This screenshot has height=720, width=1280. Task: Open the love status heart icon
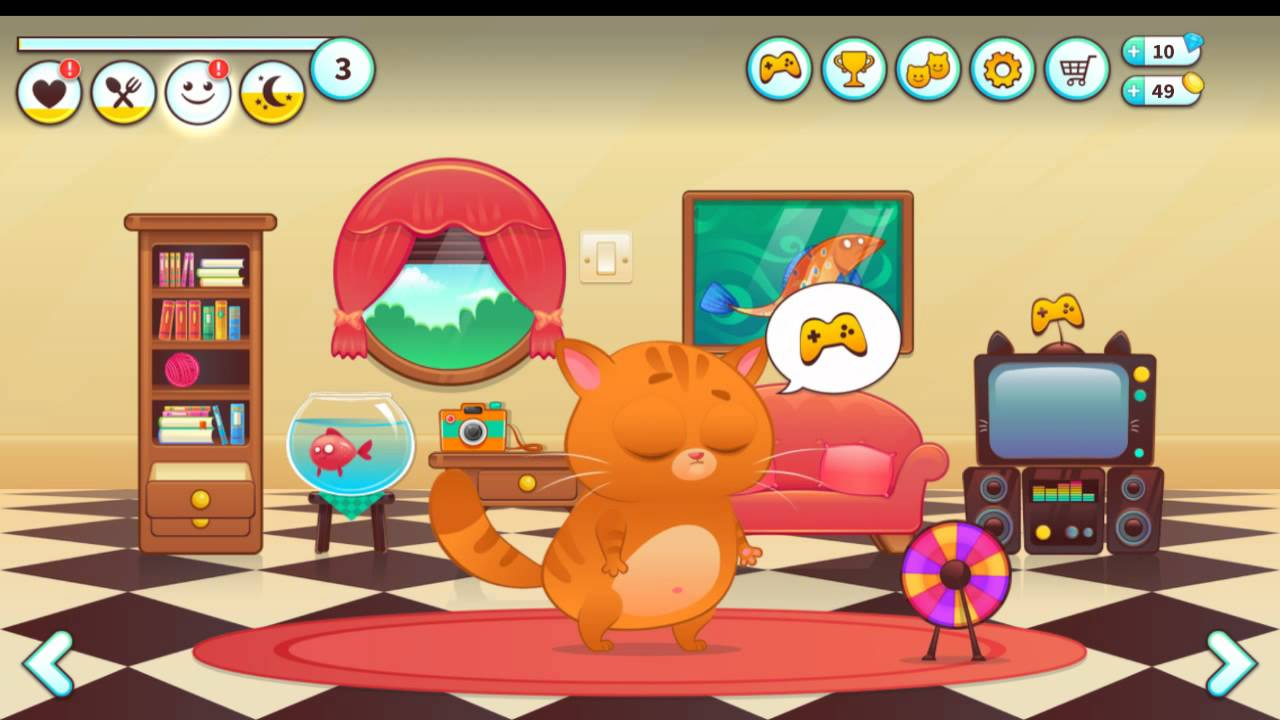49,90
